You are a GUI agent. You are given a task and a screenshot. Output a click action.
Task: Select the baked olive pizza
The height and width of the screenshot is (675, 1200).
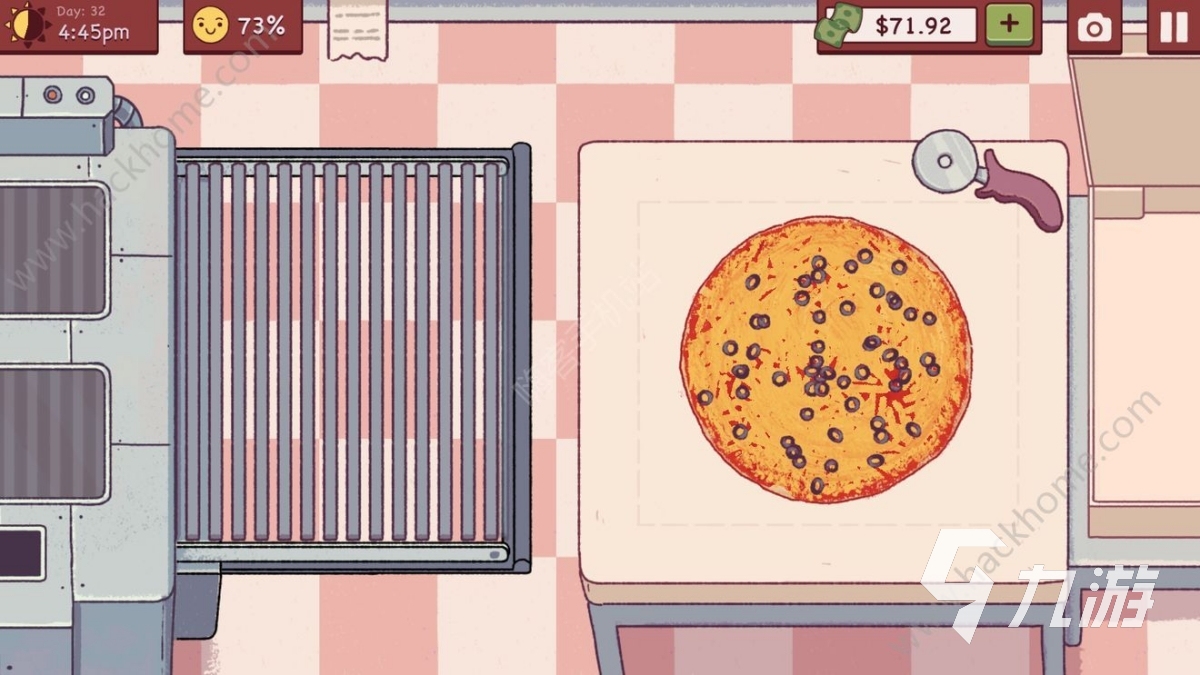(x=826, y=359)
